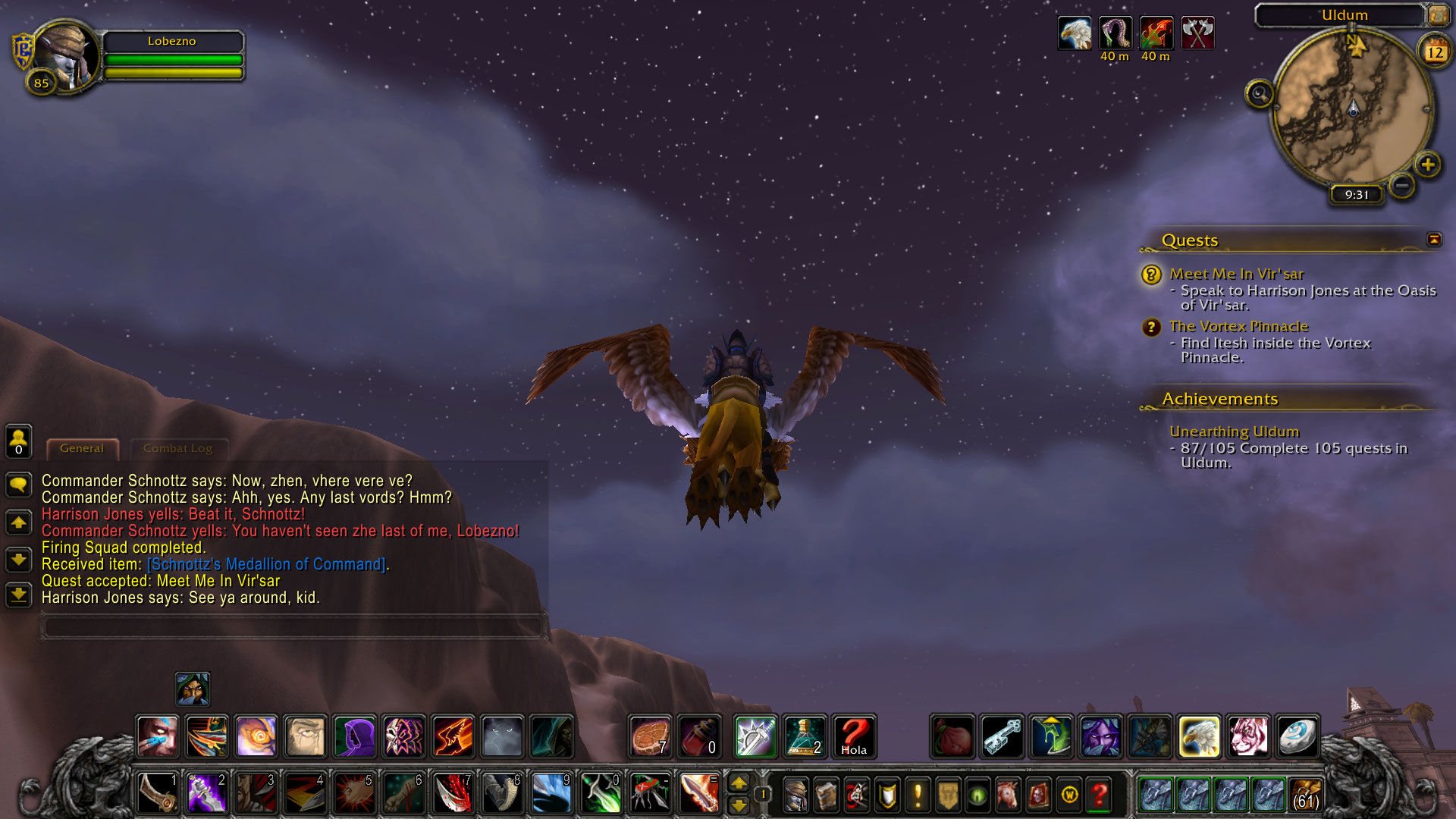Activate the silver key ability icon
Image resolution: width=1456 pixels, height=819 pixels.
(1003, 736)
